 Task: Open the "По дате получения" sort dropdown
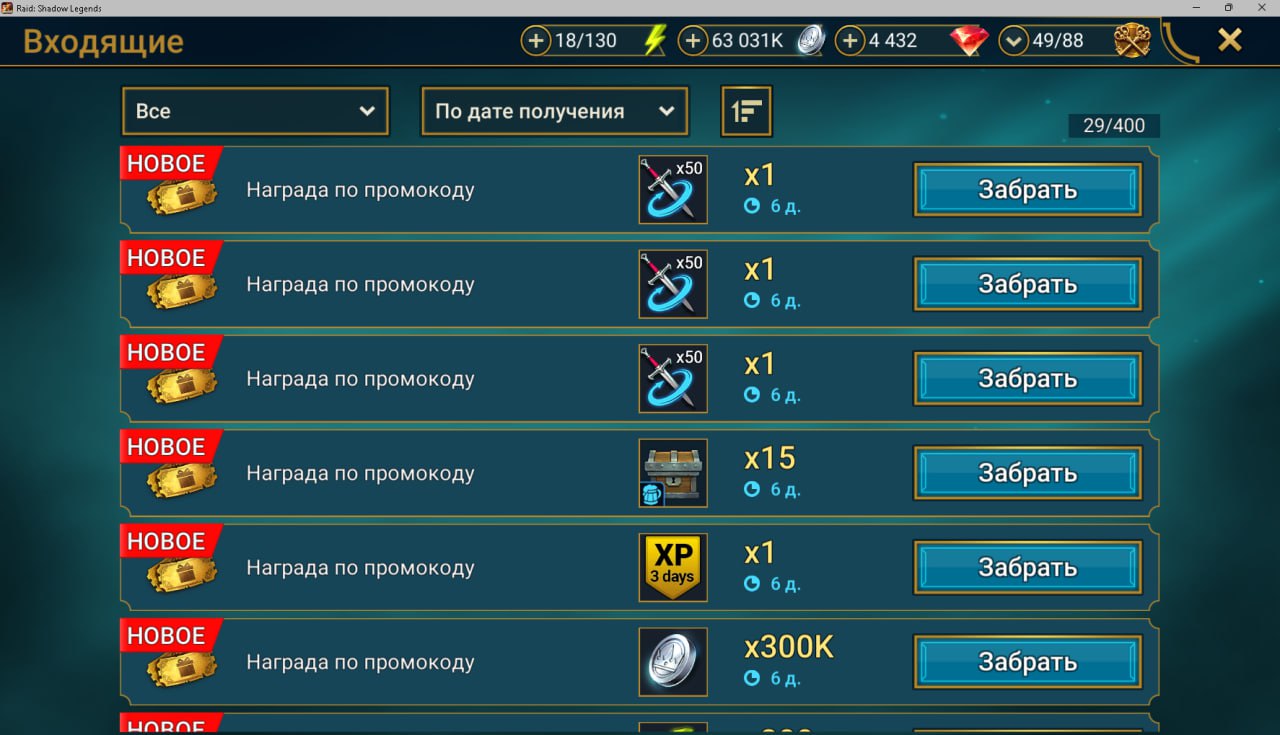(x=554, y=111)
